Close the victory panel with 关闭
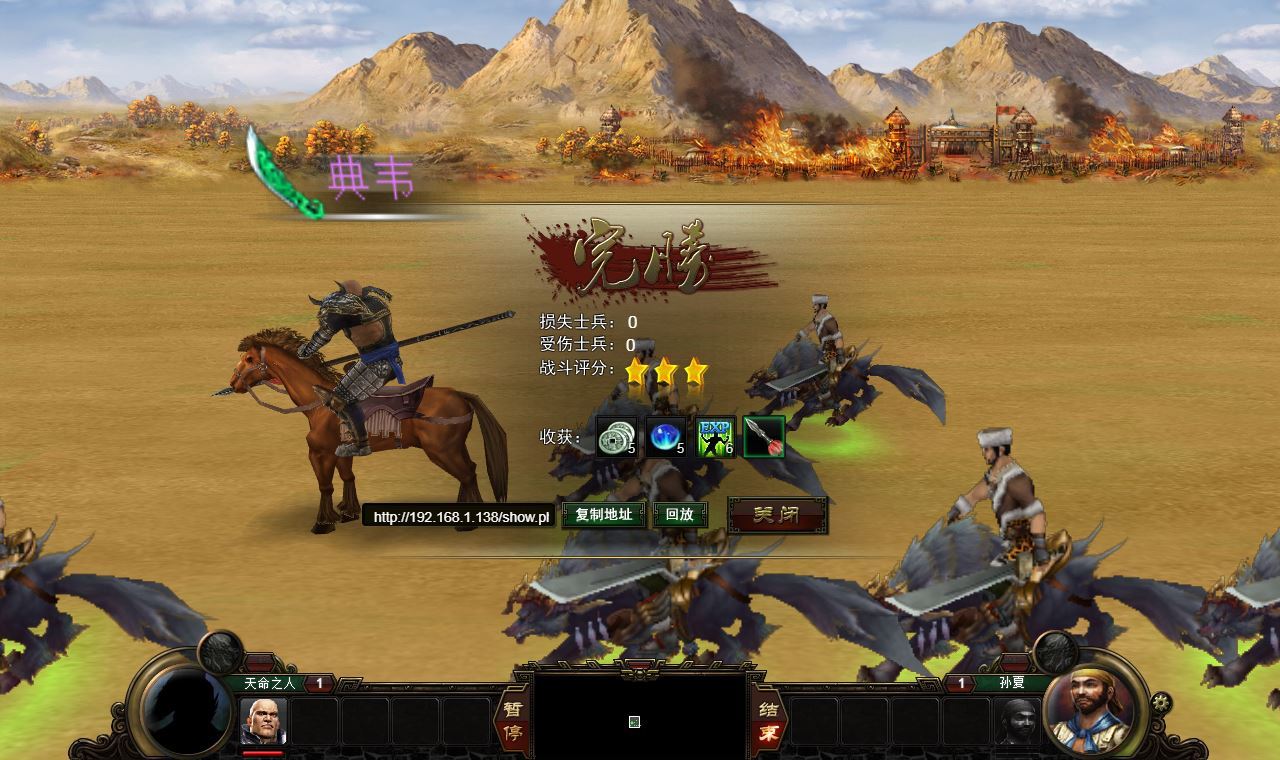Screen dimensions: 1280x760 click(777, 515)
